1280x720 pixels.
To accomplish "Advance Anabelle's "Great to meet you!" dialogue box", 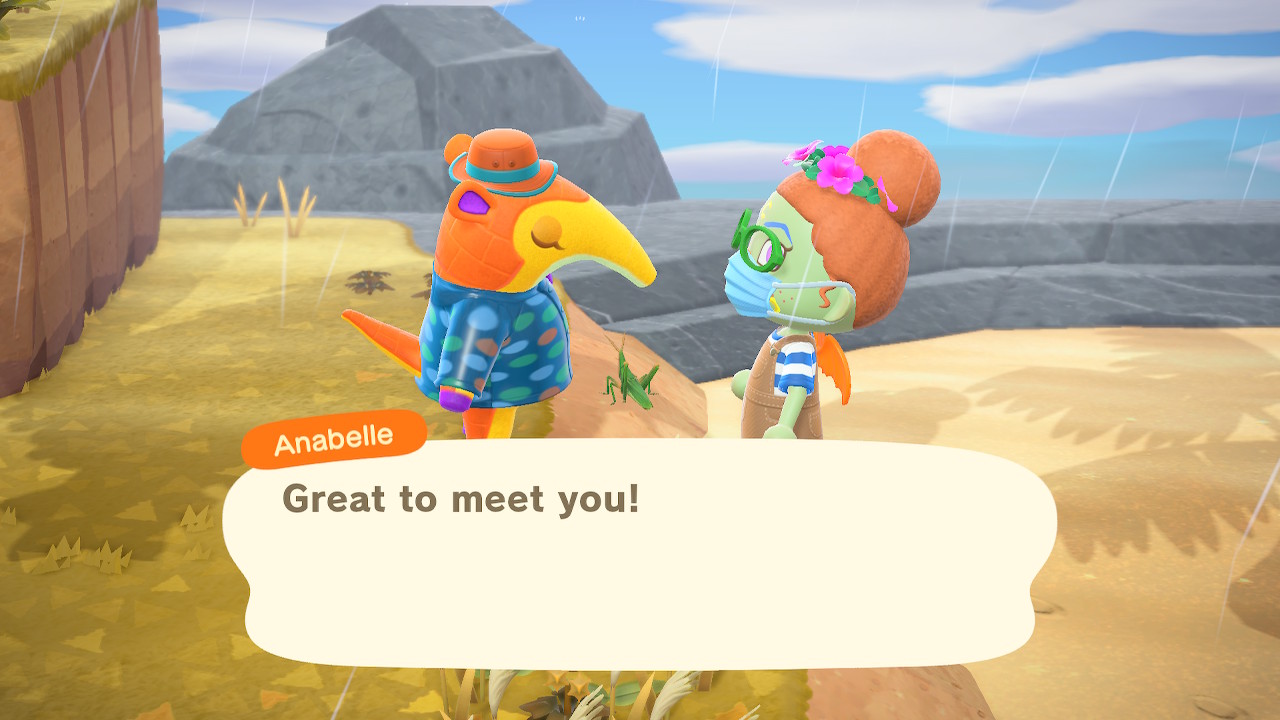I will point(640,550).
